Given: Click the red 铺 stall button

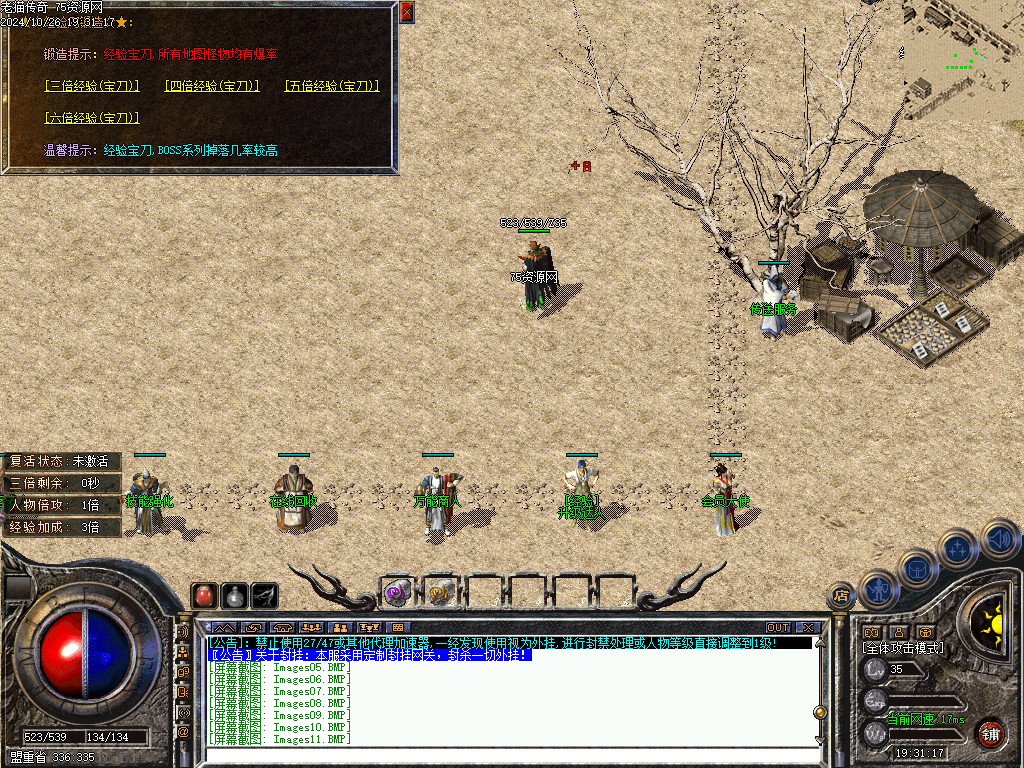Looking at the screenshot, I should pos(991,732).
